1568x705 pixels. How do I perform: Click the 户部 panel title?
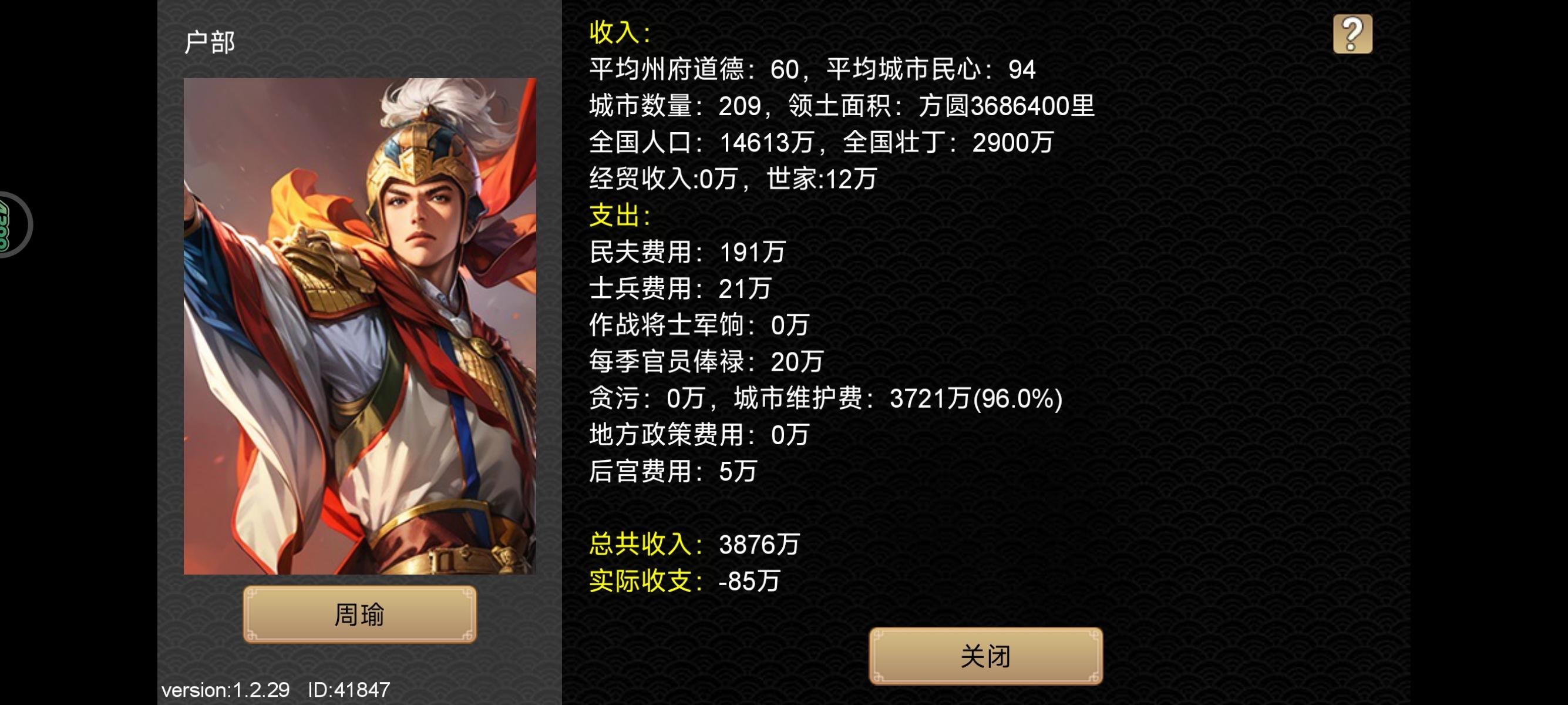(210, 43)
